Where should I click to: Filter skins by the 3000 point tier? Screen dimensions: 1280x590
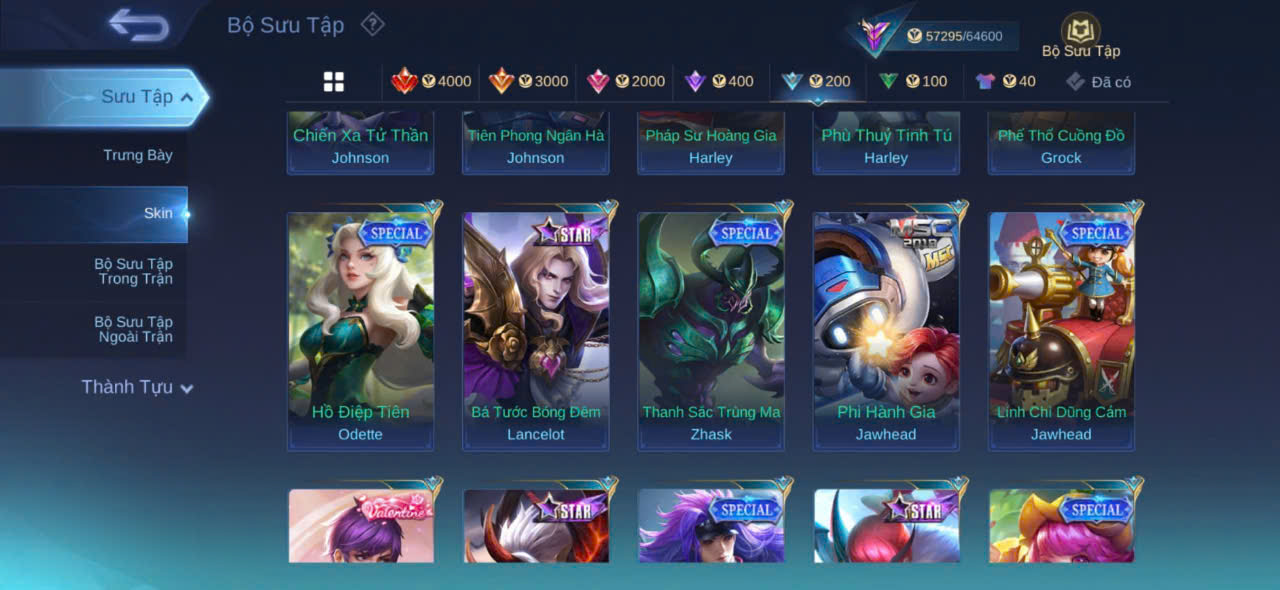(x=528, y=81)
